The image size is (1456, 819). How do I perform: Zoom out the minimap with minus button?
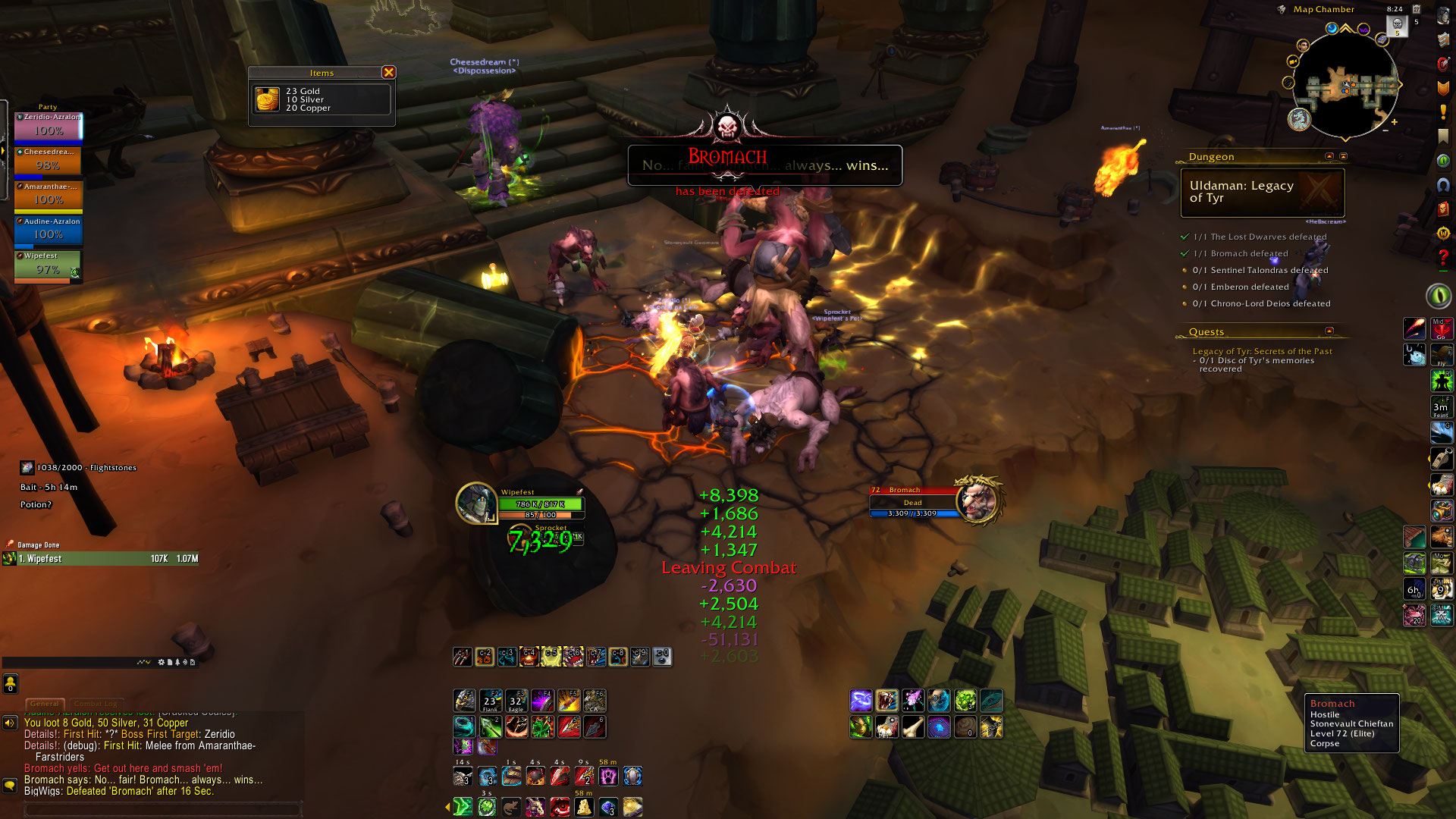point(1385,130)
